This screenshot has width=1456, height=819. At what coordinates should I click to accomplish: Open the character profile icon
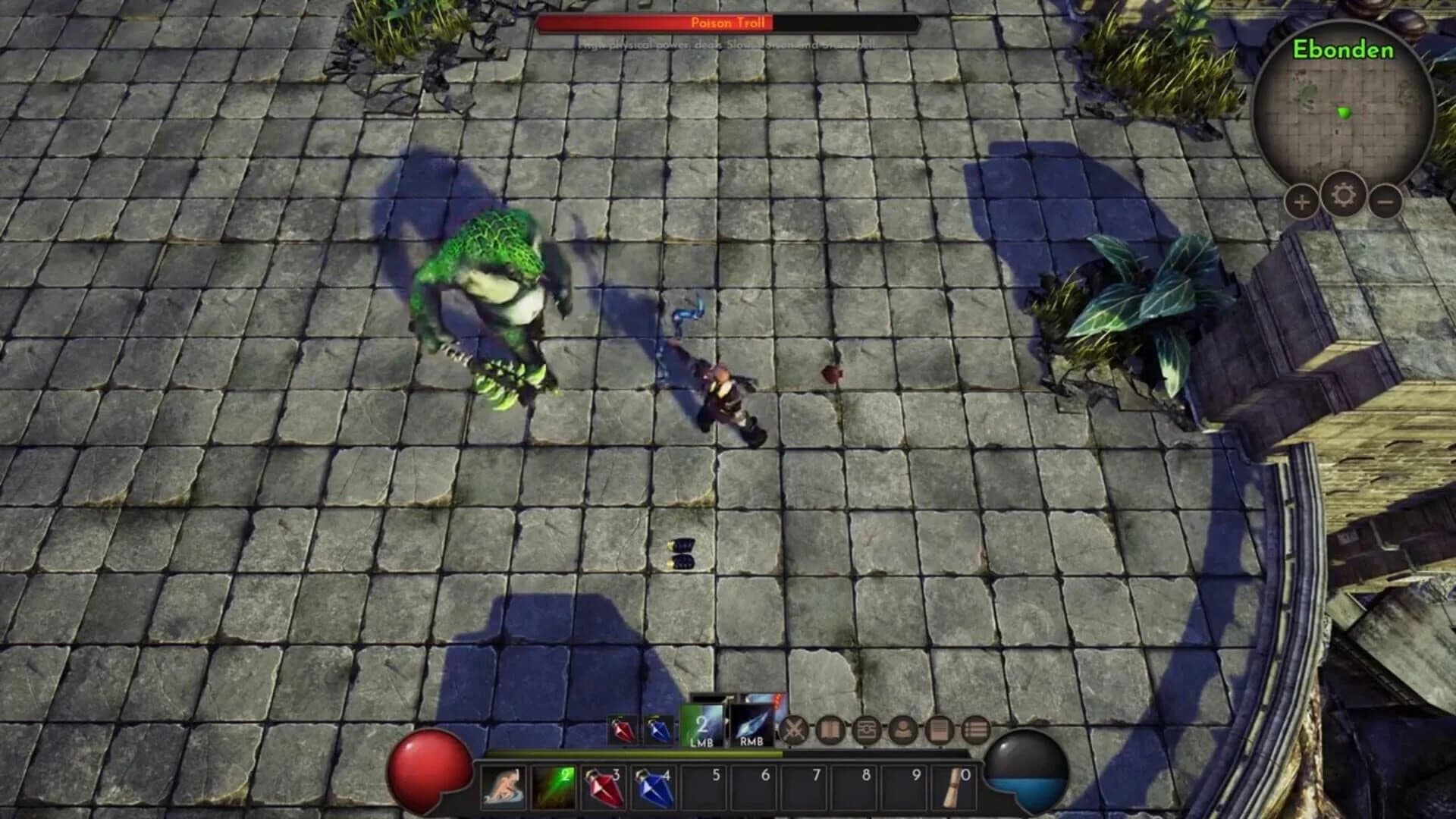(x=904, y=730)
